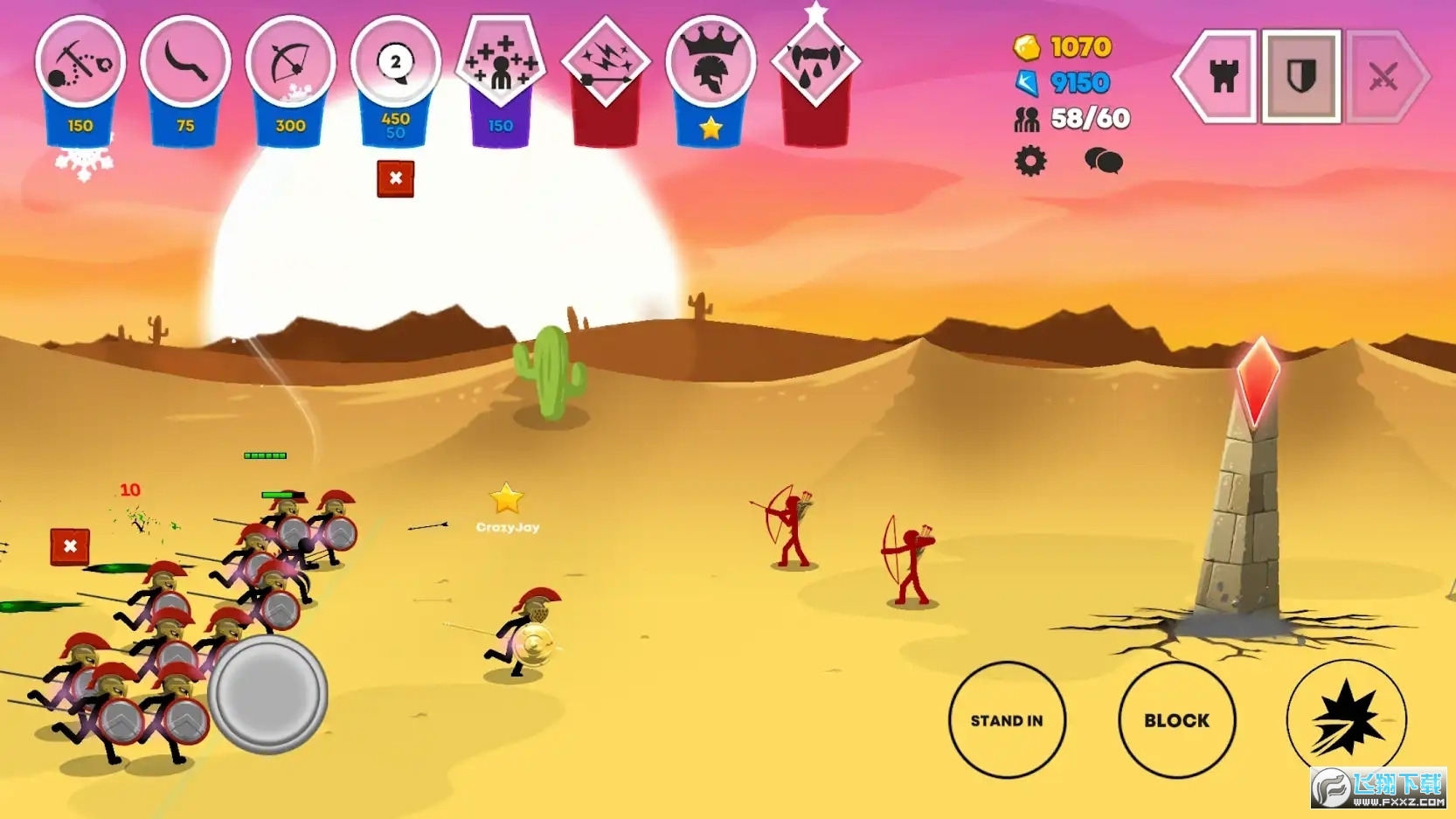Click the gray virtual joystick knob
The width and height of the screenshot is (1456, 819).
point(267,694)
